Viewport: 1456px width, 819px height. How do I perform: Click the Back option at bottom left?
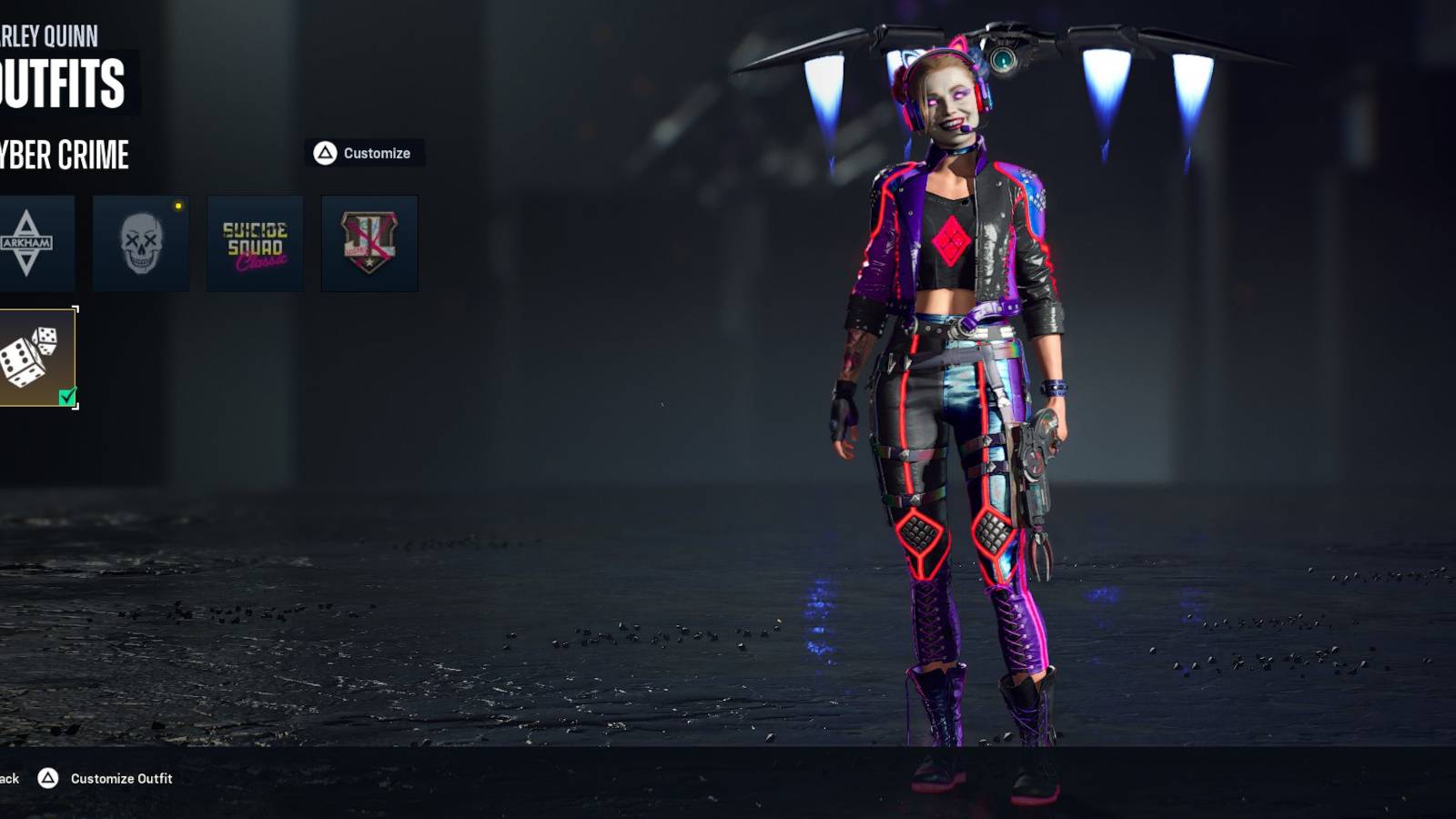point(9,779)
